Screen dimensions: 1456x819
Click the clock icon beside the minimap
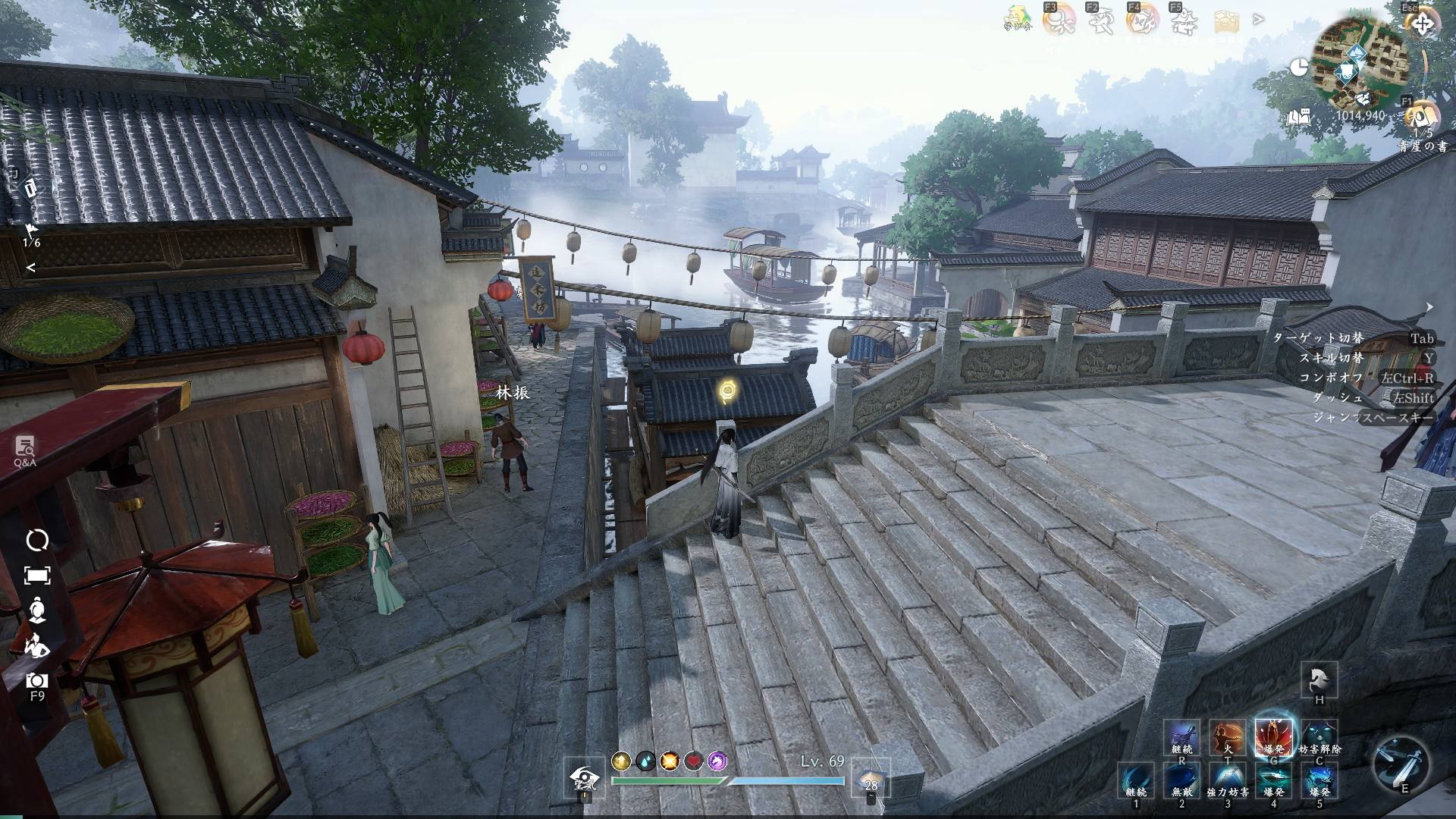pyautogui.click(x=1299, y=67)
